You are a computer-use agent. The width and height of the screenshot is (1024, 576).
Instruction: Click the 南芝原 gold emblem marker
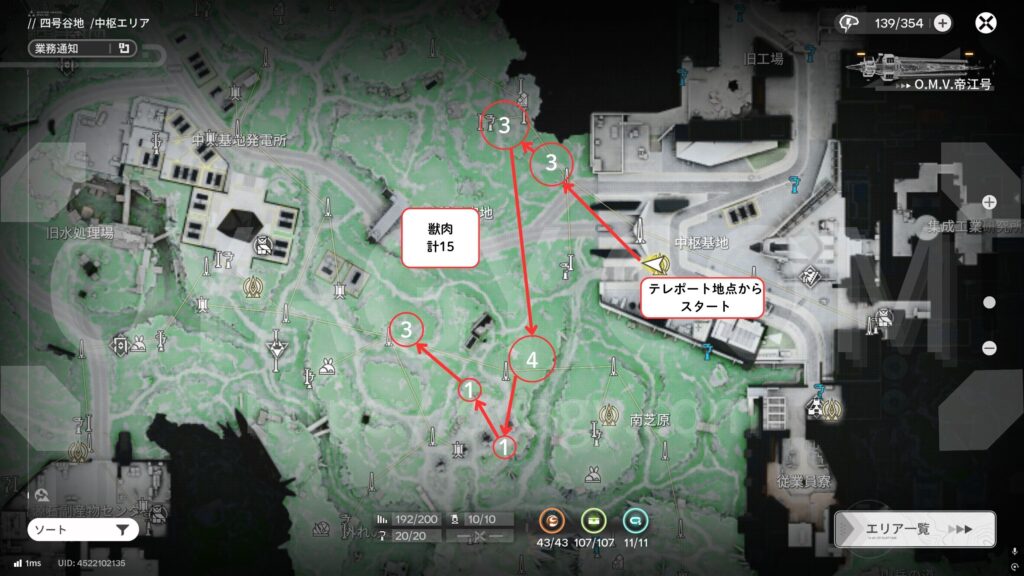coord(608,413)
